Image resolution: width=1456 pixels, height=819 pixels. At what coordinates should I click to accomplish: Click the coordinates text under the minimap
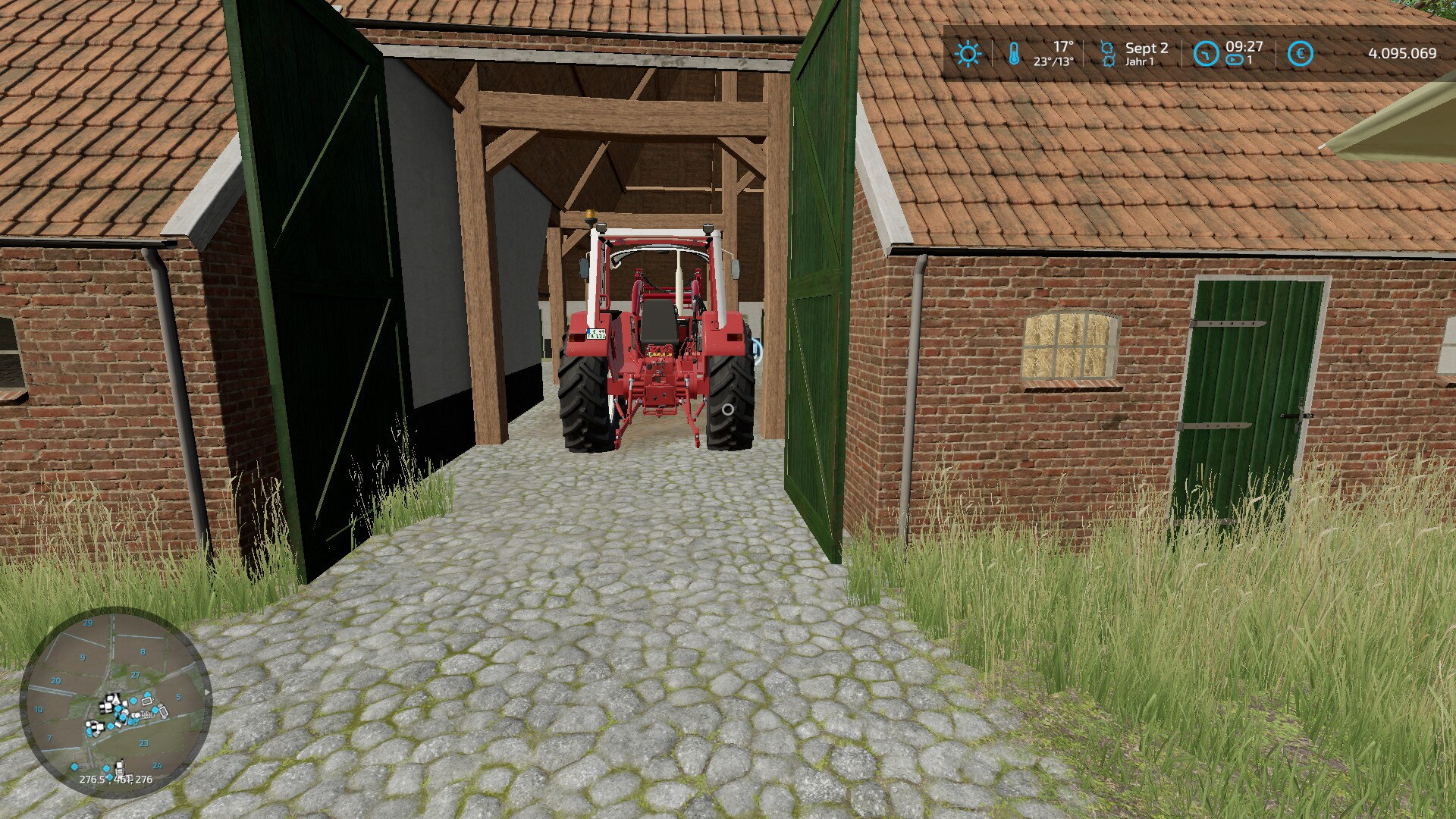coord(116,779)
